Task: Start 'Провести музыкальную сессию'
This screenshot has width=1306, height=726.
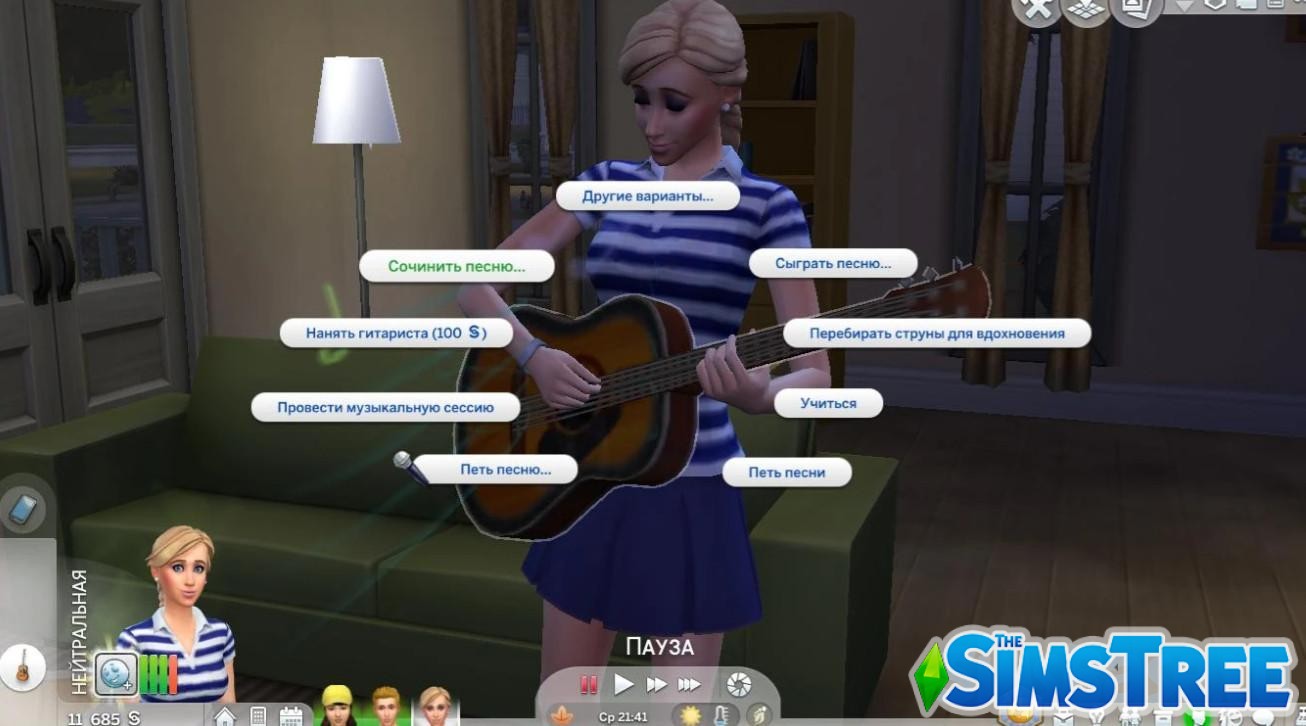Action: [386, 407]
